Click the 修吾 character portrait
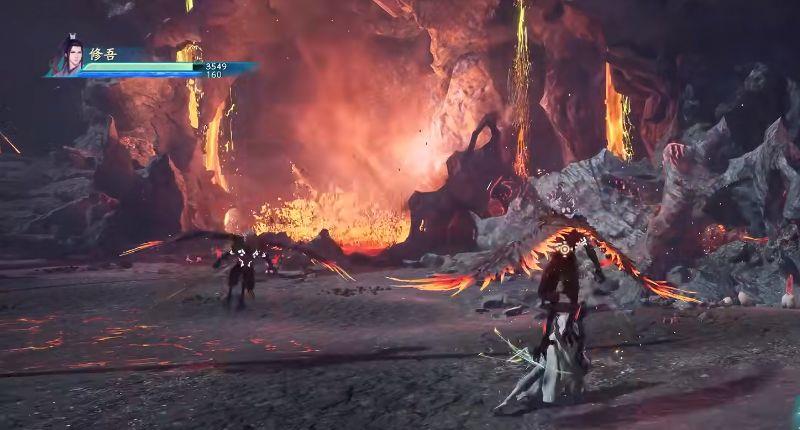Screen dimensions: 800x430 [x=68, y=57]
